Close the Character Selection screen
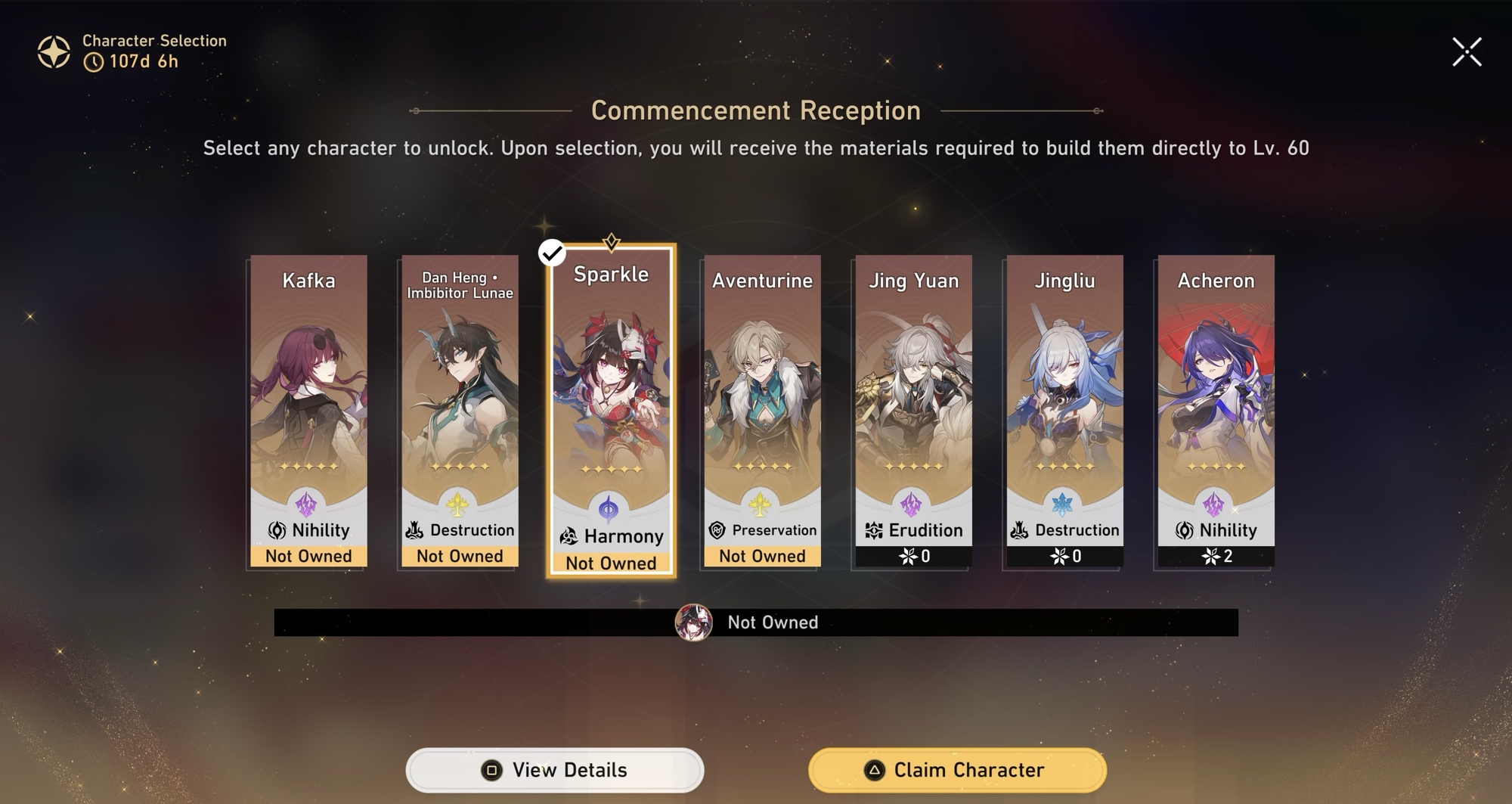Image resolution: width=1512 pixels, height=804 pixels. tap(1467, 52)
